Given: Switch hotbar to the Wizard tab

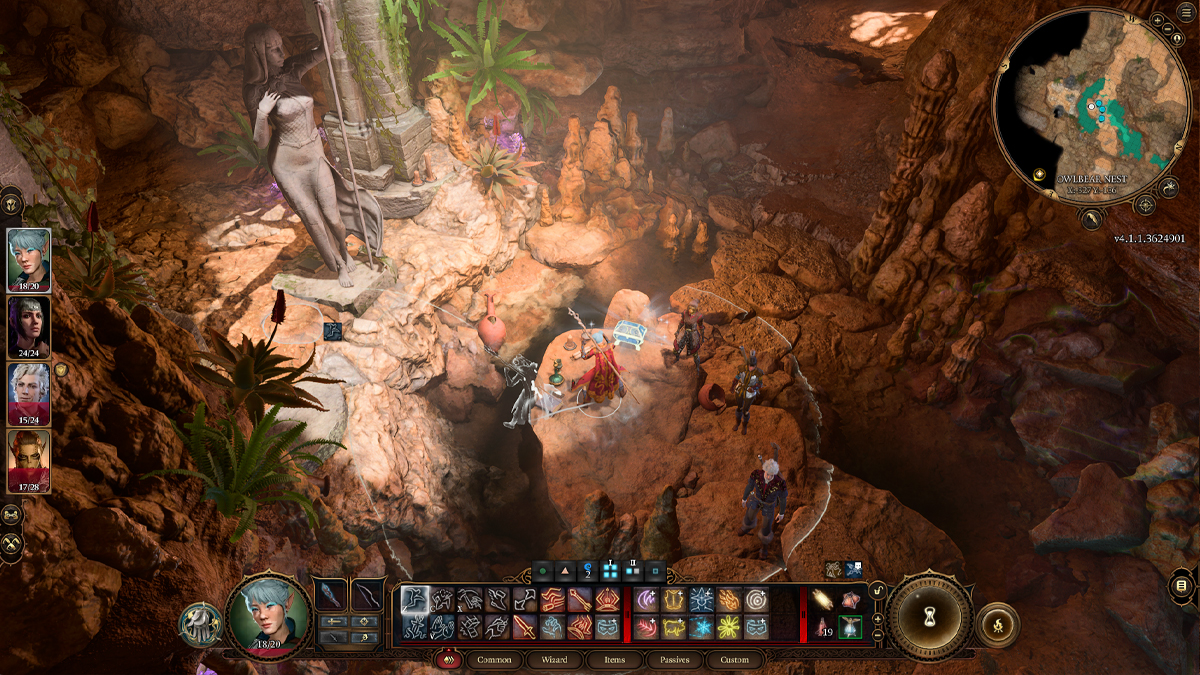Looking at the screenshot, I should click(x=554, y=660).
